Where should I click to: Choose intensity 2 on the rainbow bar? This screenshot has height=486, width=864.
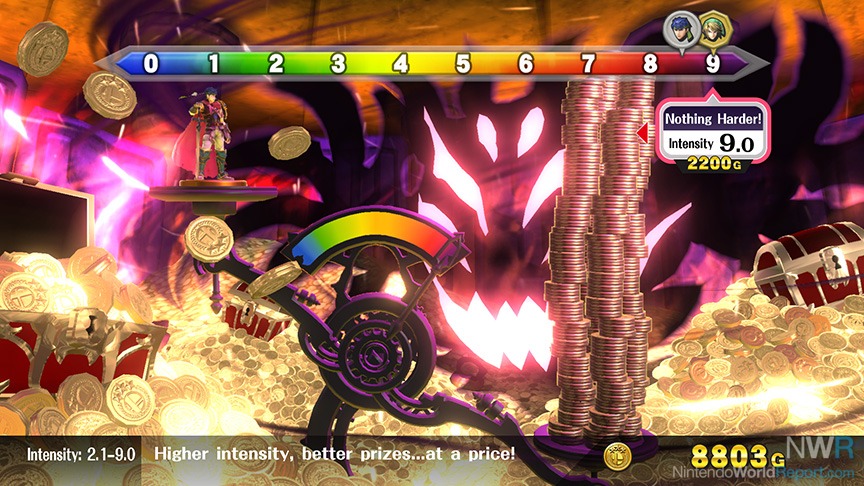click(276, 65)
